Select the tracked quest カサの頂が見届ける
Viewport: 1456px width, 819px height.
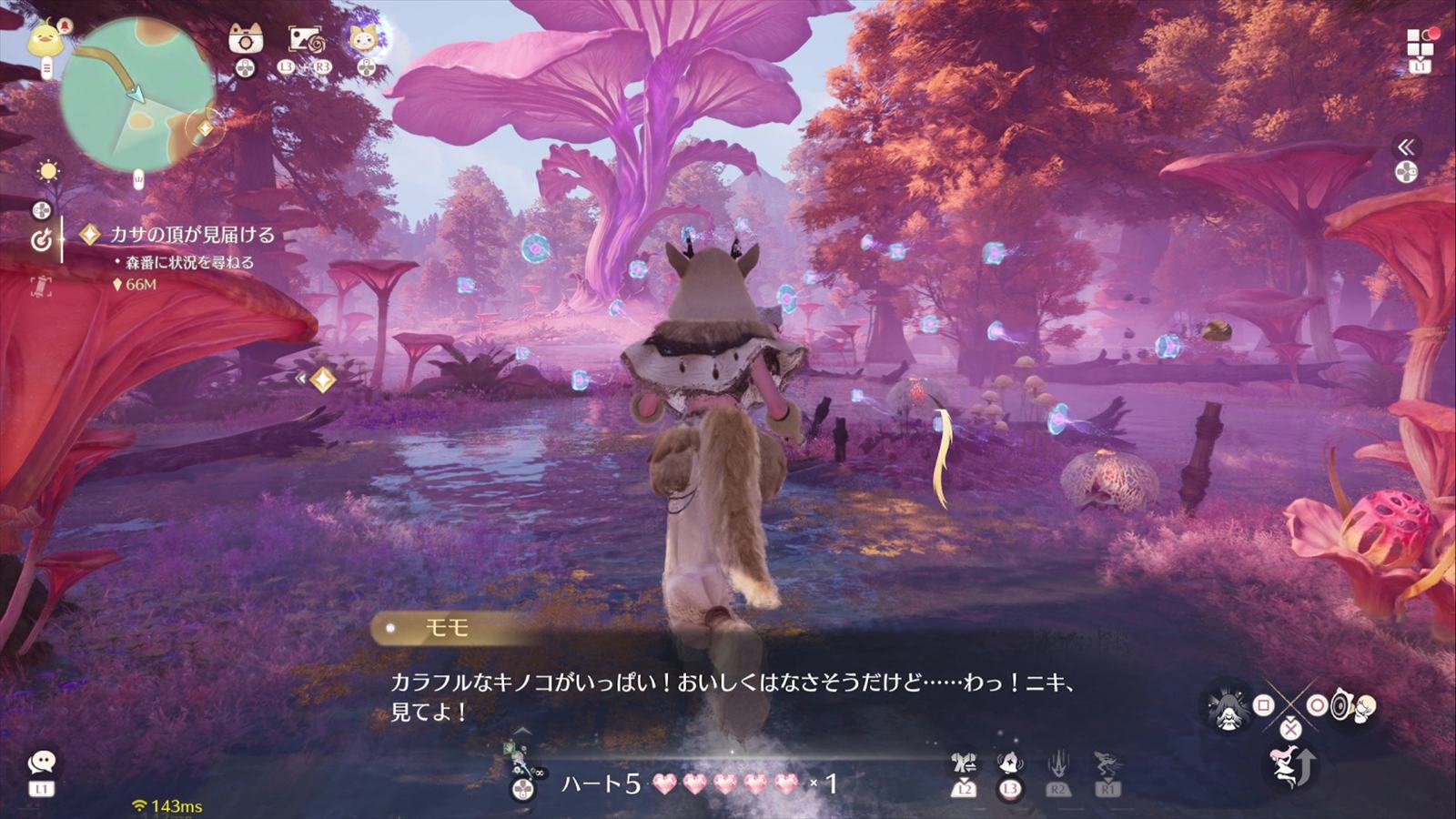[x=191, y=235]
